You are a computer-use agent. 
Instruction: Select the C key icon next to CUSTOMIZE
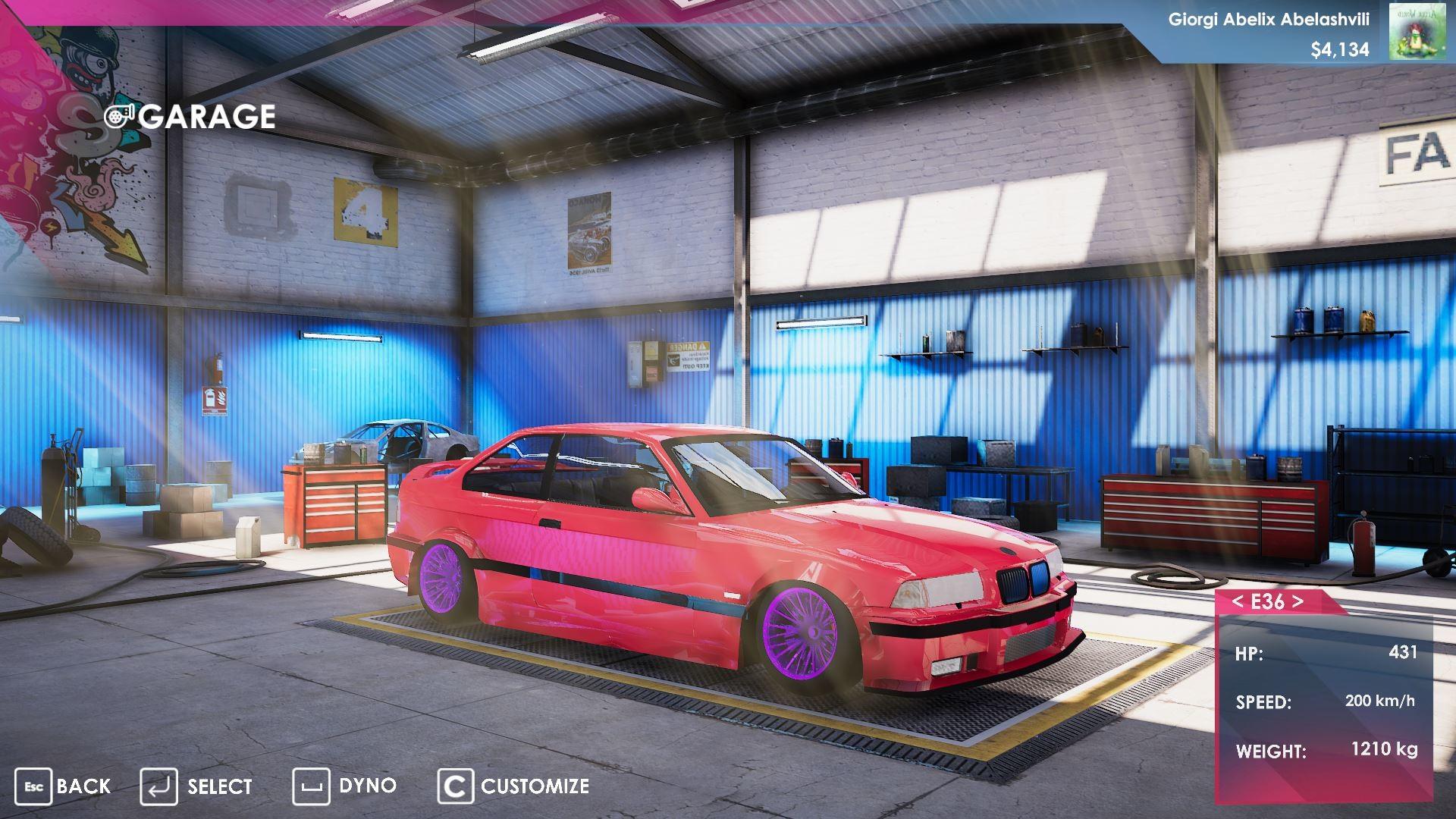point(456,786)
